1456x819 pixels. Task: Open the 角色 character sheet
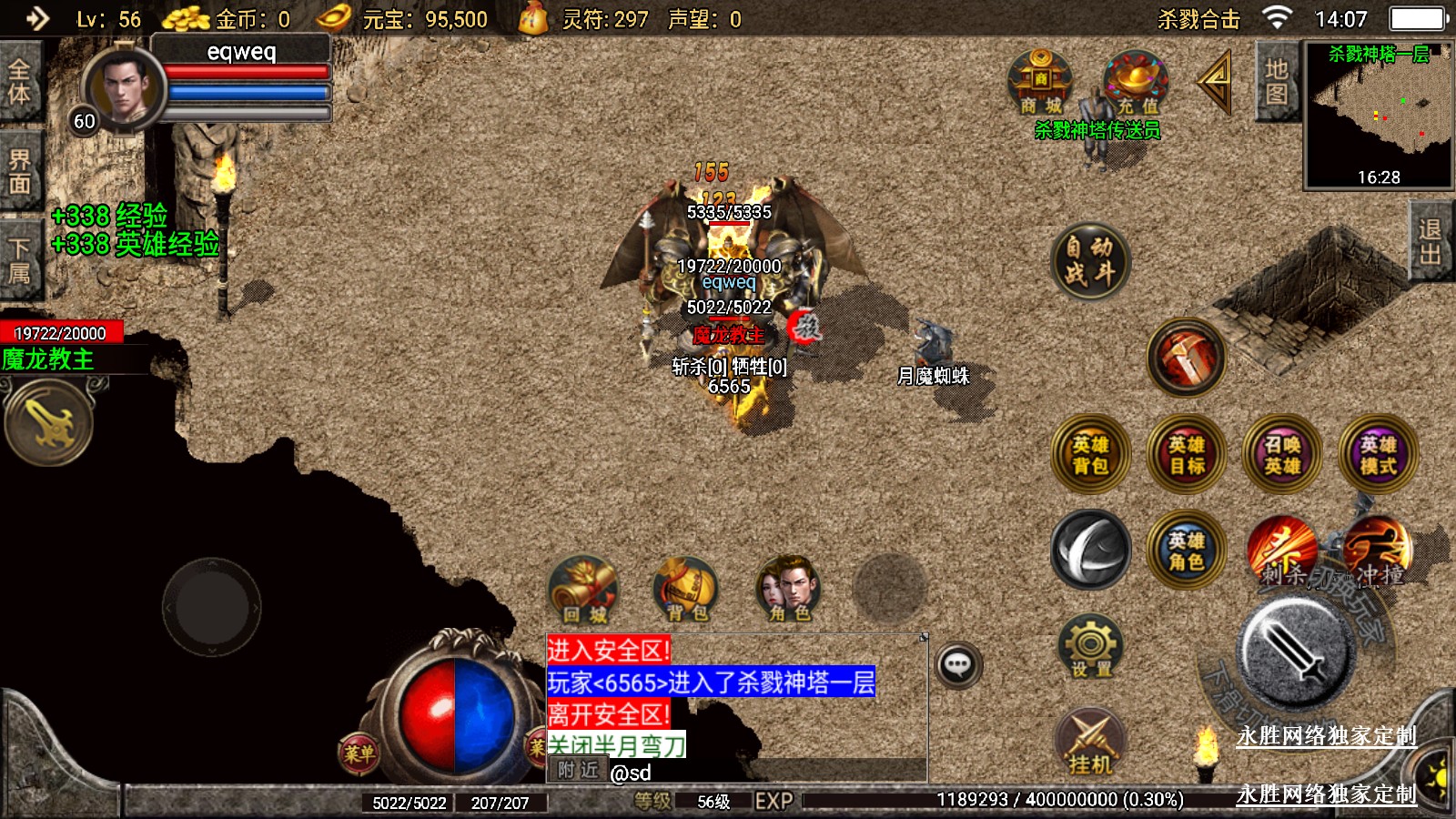coord(789,589)
